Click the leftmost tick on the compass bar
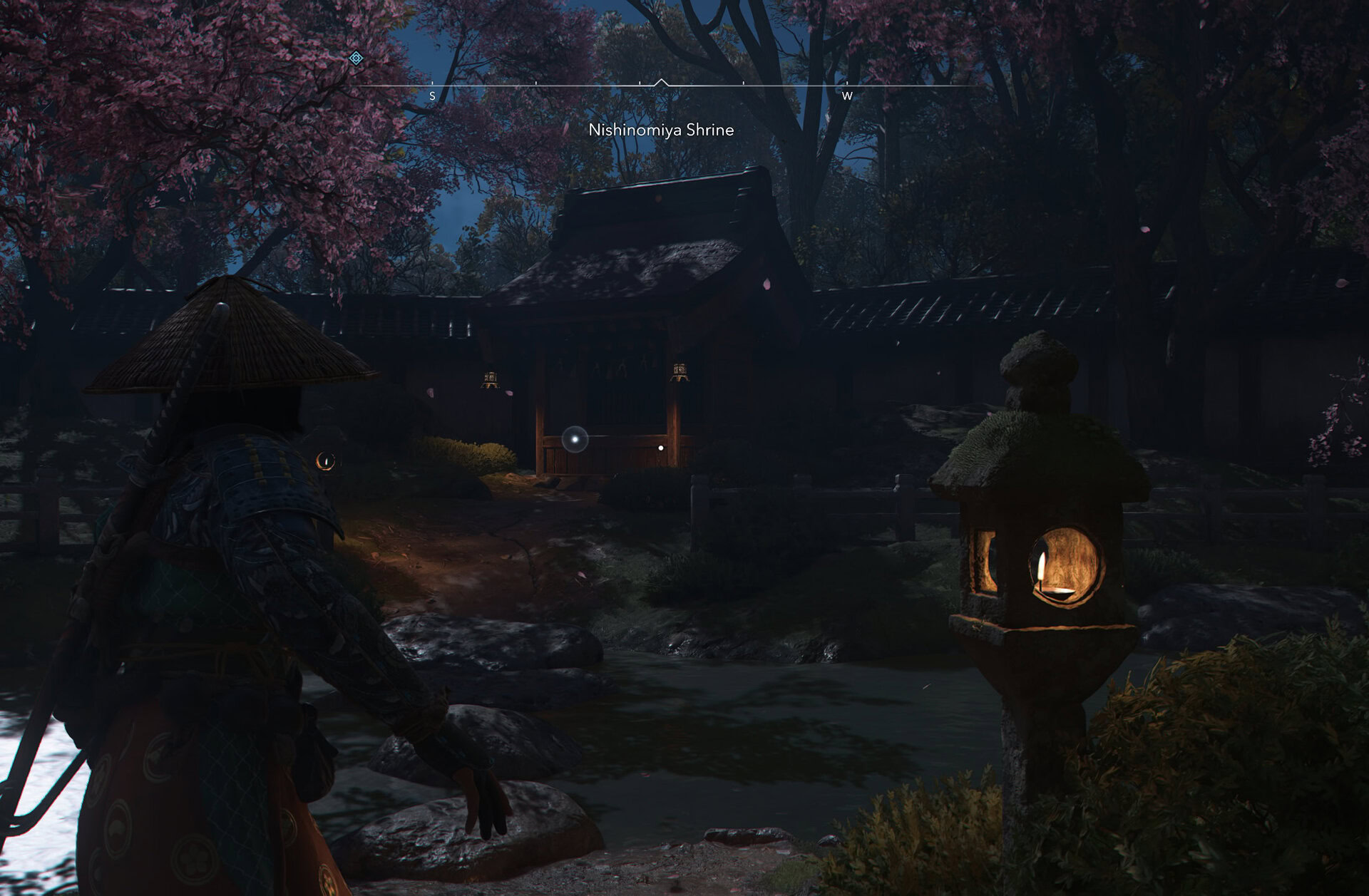1369x896 pixels. click(x=432, y=82)
